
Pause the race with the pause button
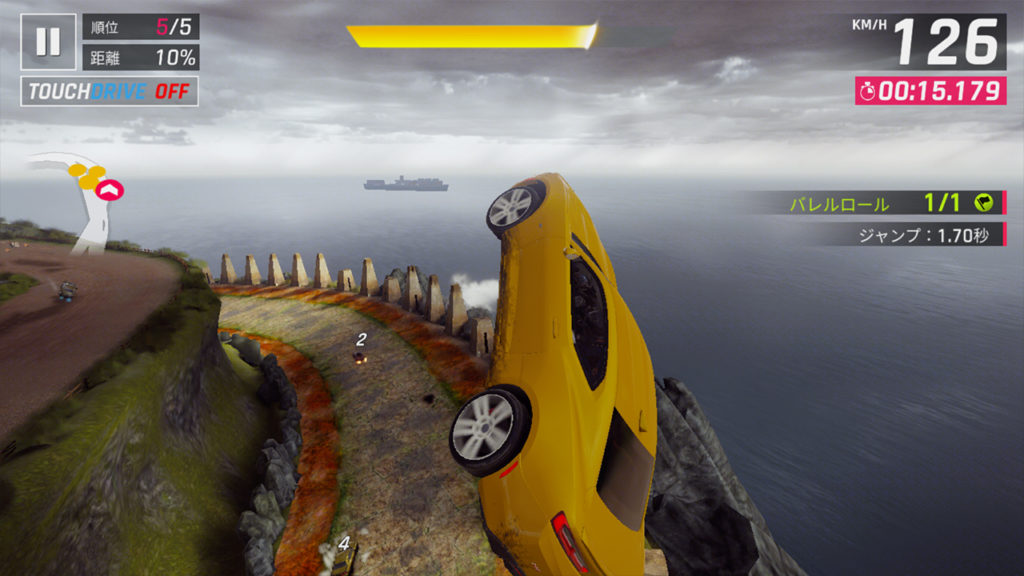pos(48,41)
